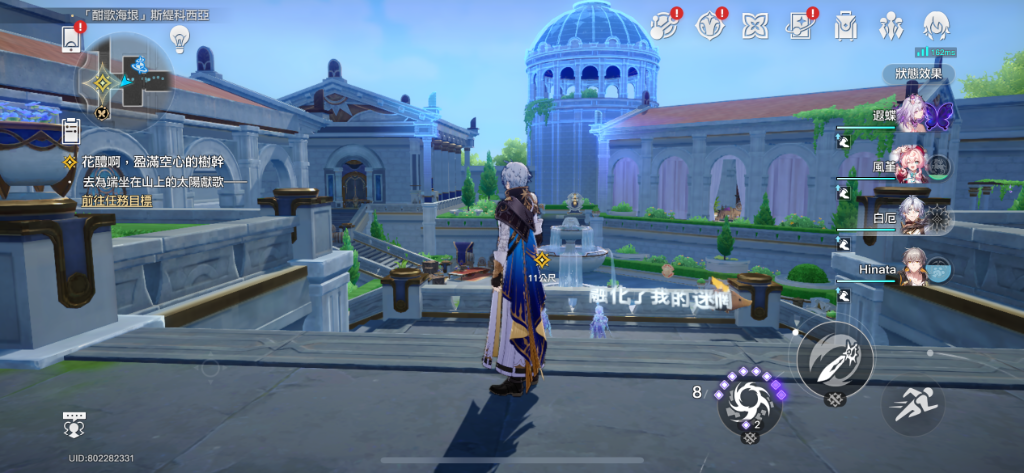Open the three-figure team setup icon
This screenshot has height=473, width=1024.
[x=891, y=26]
